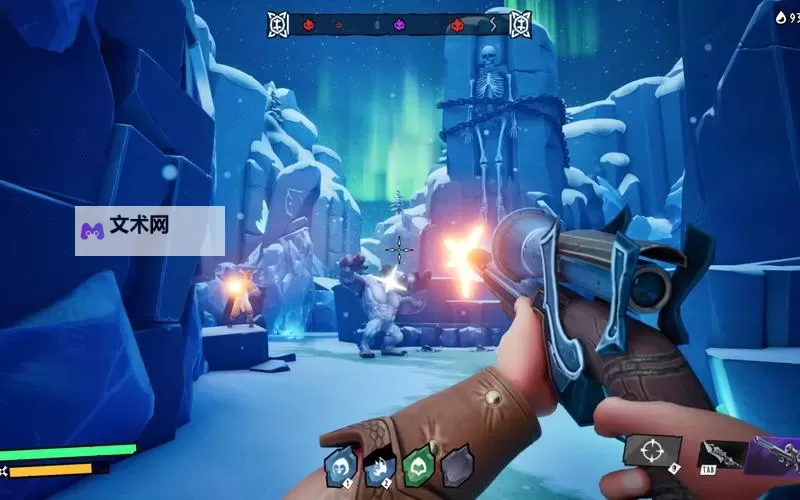
Task: Trigger the green hooded-figure ability
Action: click(419, 465)
